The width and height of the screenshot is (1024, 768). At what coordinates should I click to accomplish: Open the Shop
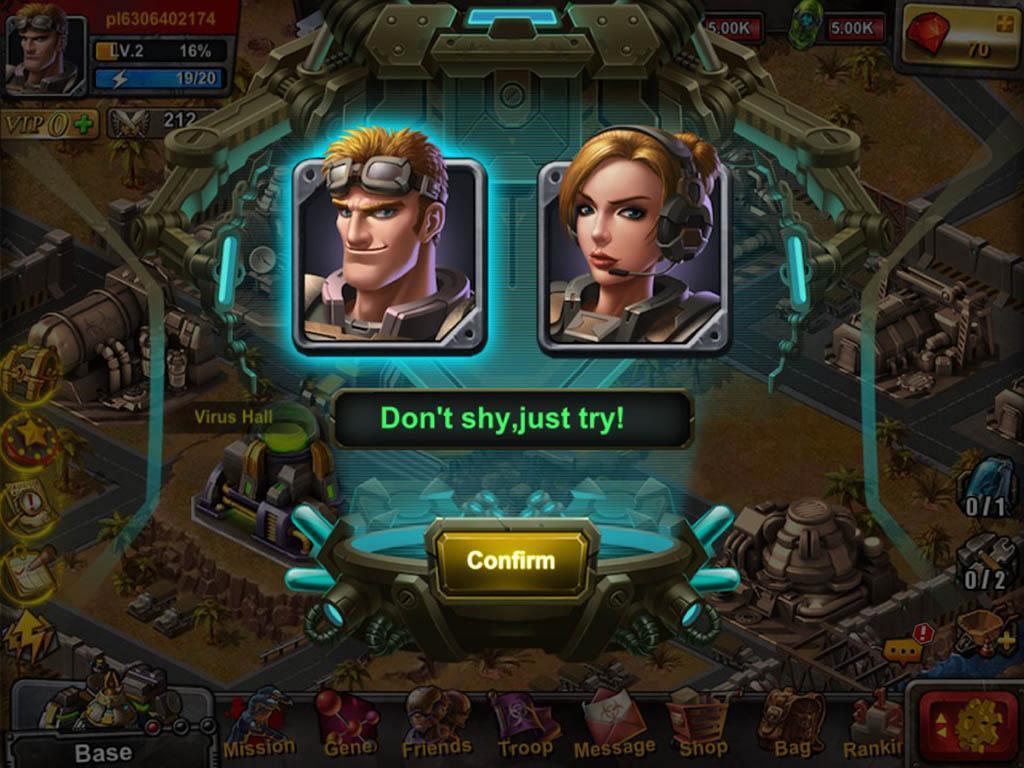click(x=702, y=723)
